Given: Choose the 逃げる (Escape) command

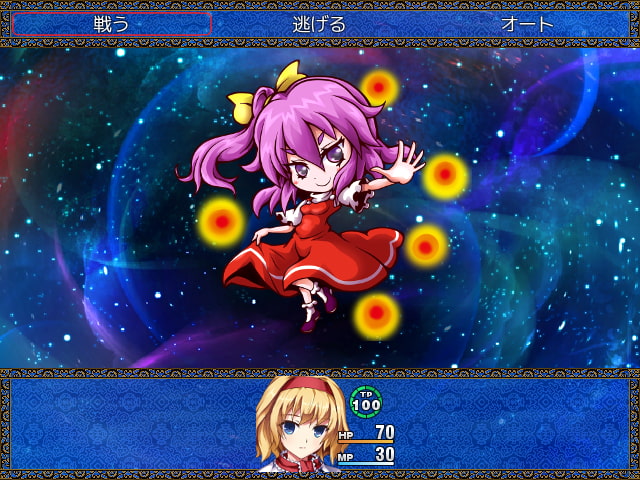Looking at the screenshot, I should (x=319, y=24).
